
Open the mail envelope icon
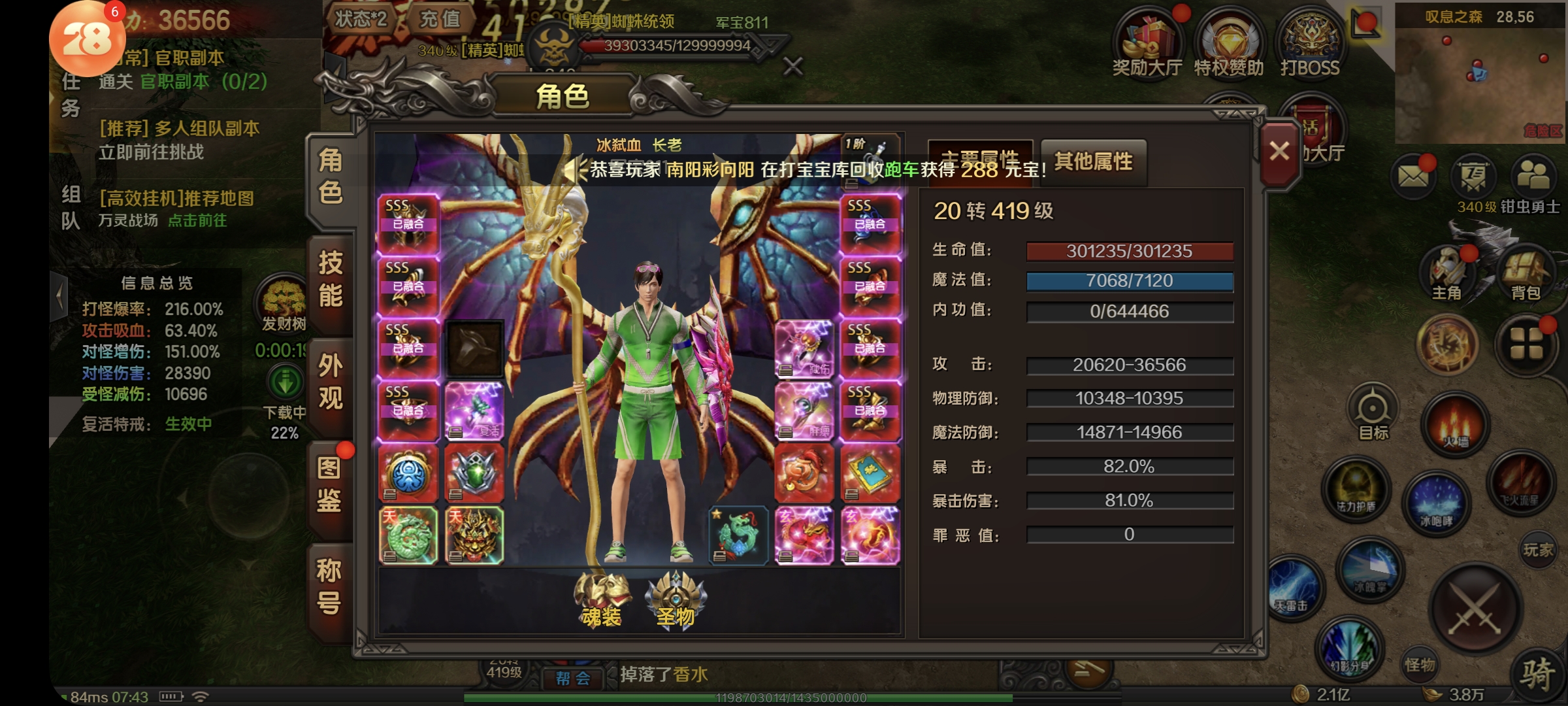pyautogui.click(x=1413, y=176)
